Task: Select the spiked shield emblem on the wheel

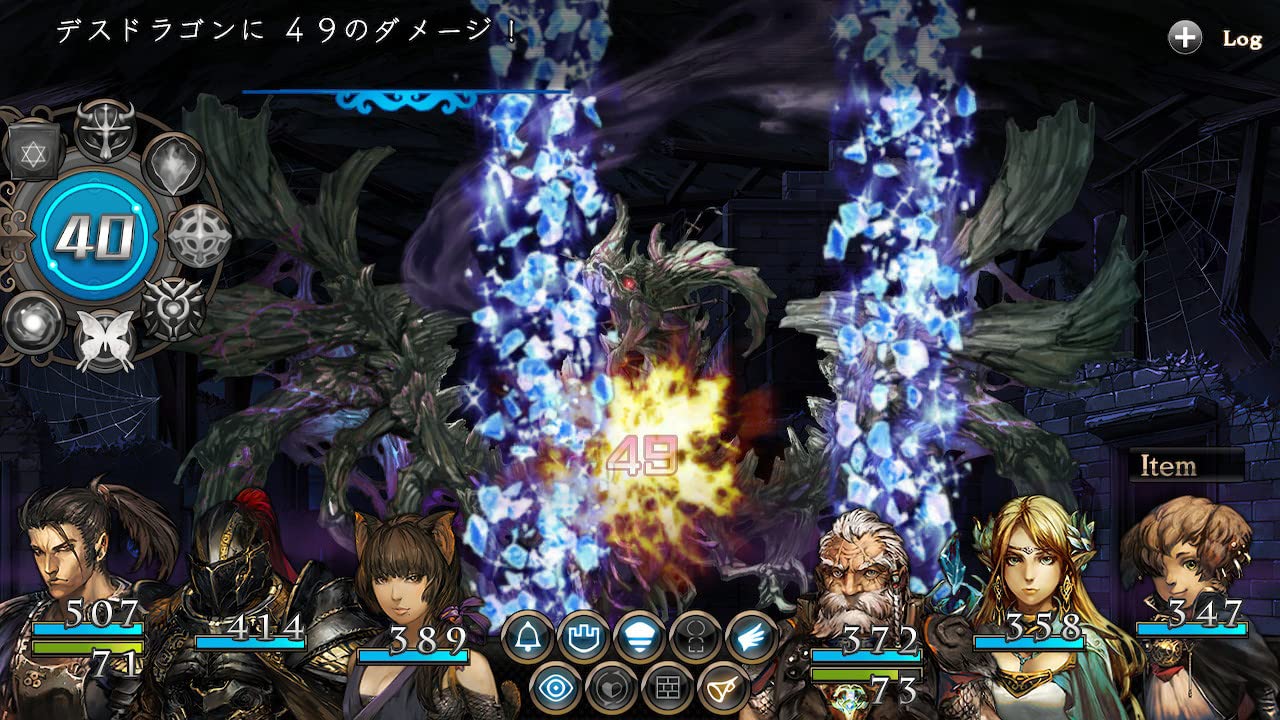Action: 172,308
